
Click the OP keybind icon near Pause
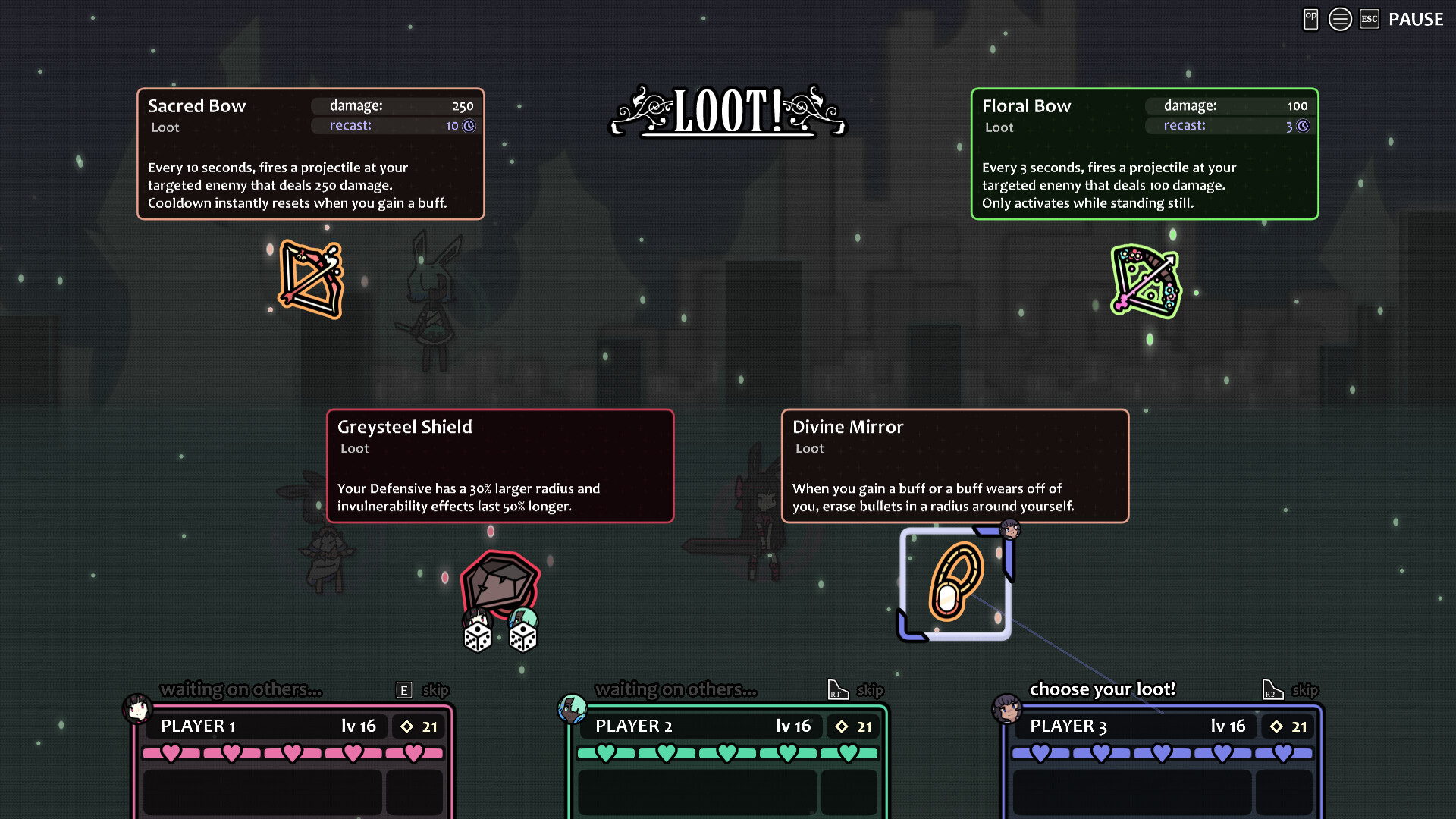(x=1310, y=19)
